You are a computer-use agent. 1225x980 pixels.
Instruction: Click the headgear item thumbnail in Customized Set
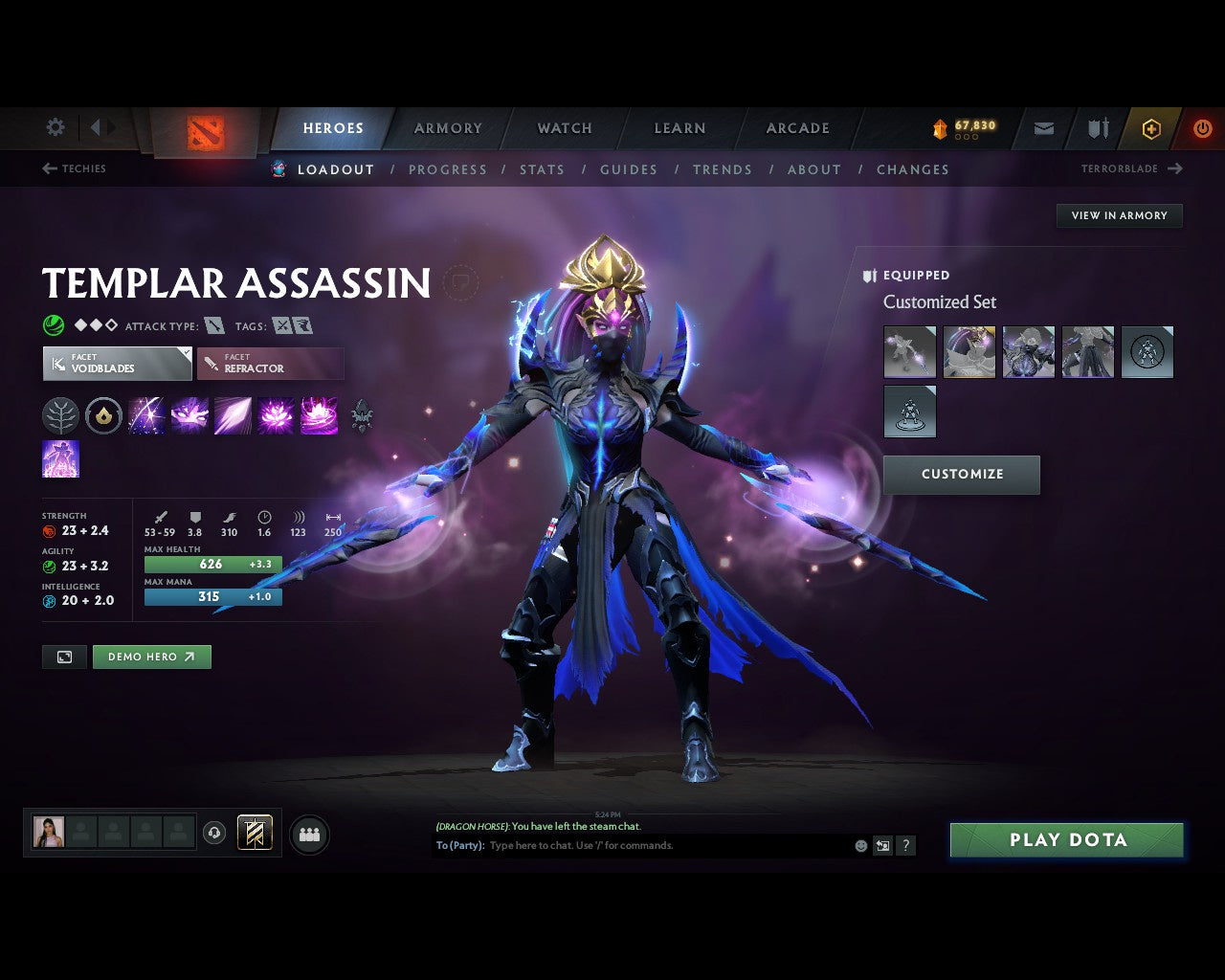click(x=969, y=352)
